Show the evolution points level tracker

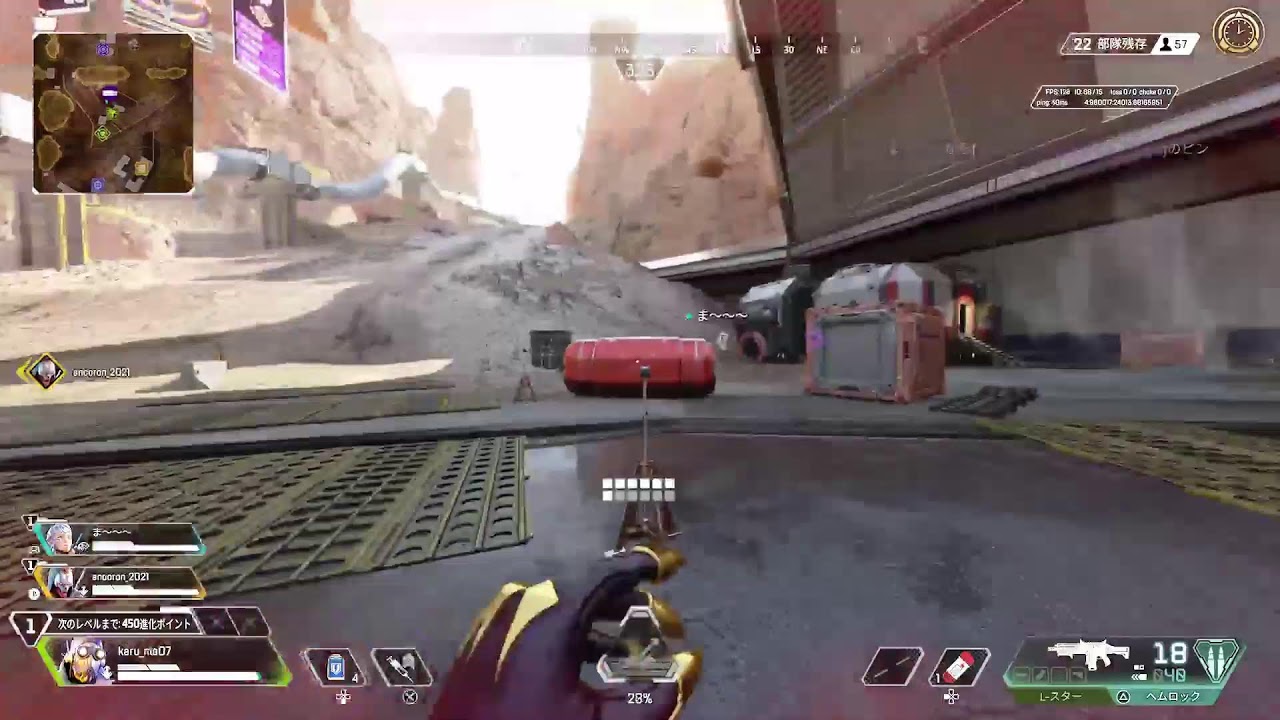click(124, 624)
